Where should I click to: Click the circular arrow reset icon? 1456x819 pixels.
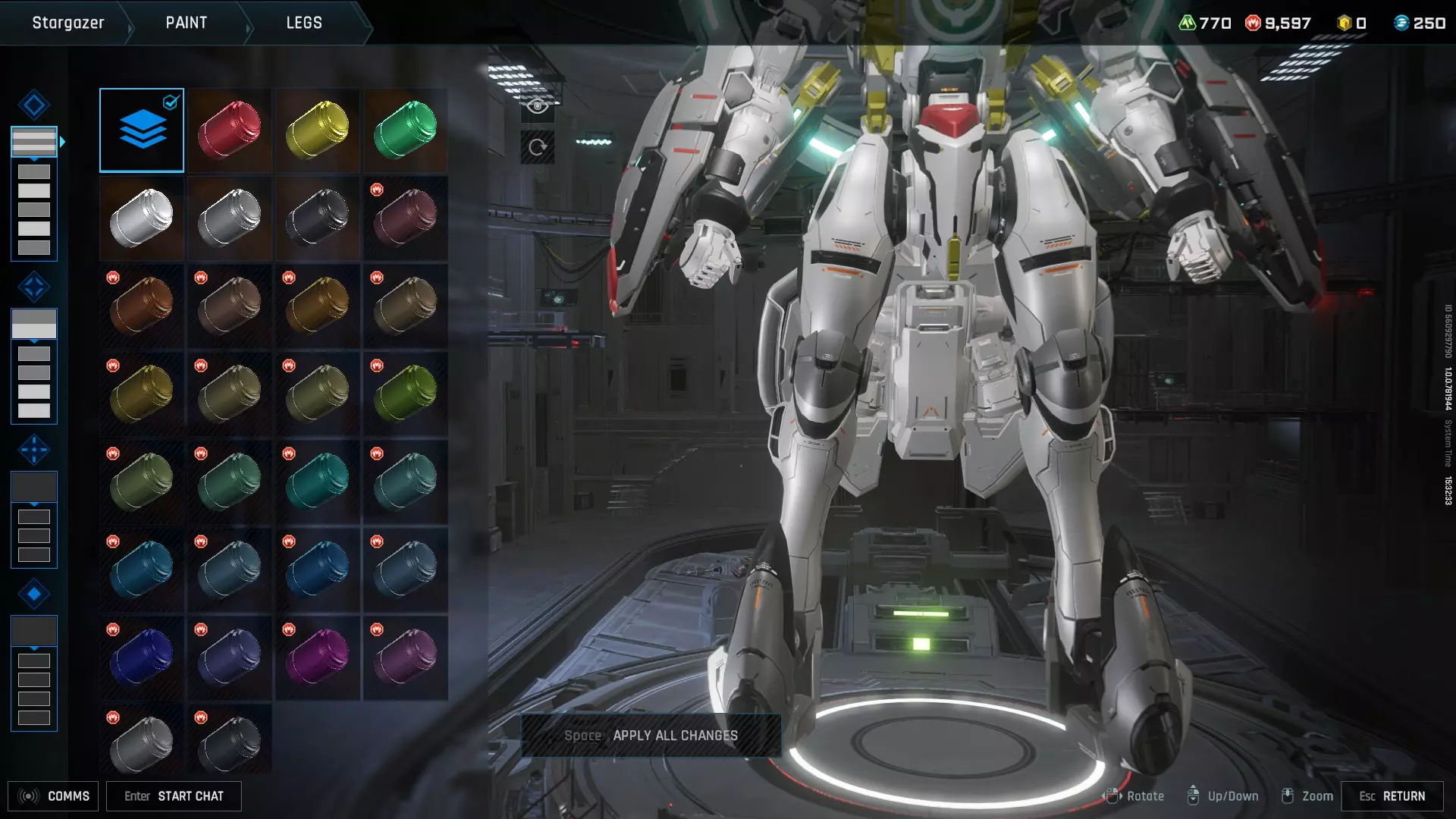click(538, 147)
